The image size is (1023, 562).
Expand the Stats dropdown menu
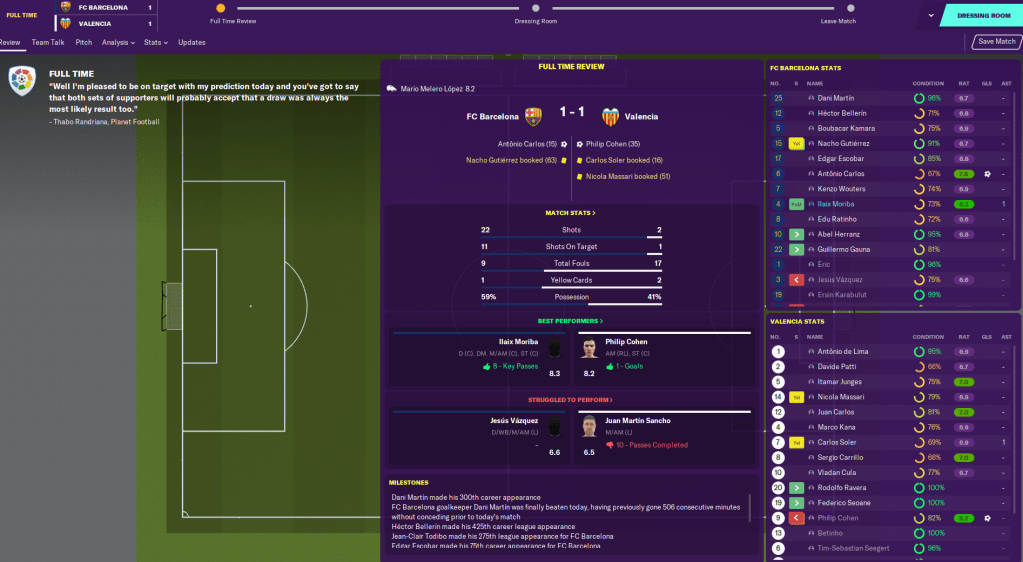click(x=155, y=42)
